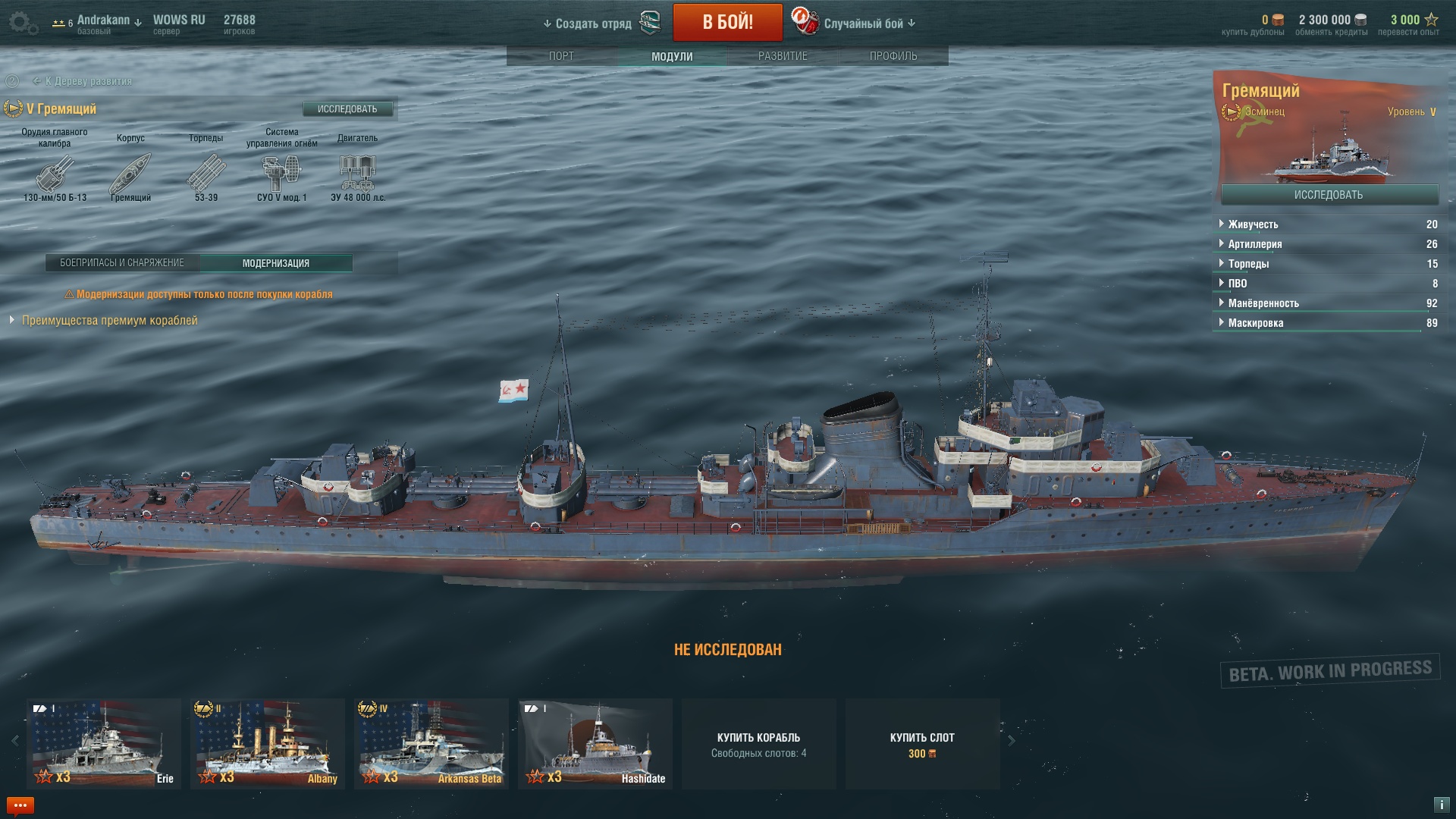The height and width of the screenshot is (819, 1456).
Task: Switch to Боеприпасы и снаряжение tab
Action: 122,263
